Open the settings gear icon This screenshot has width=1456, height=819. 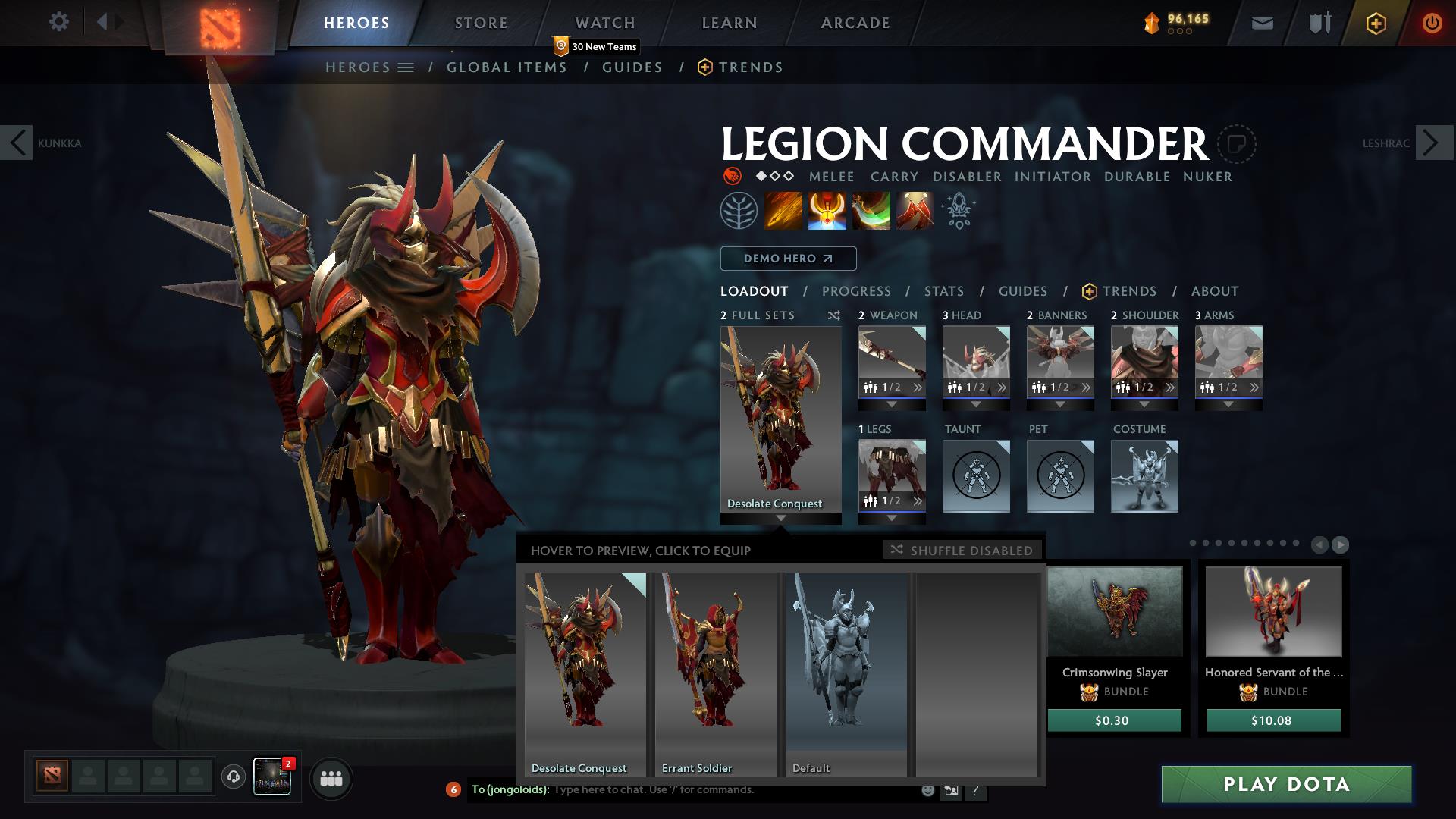point(58,22)
